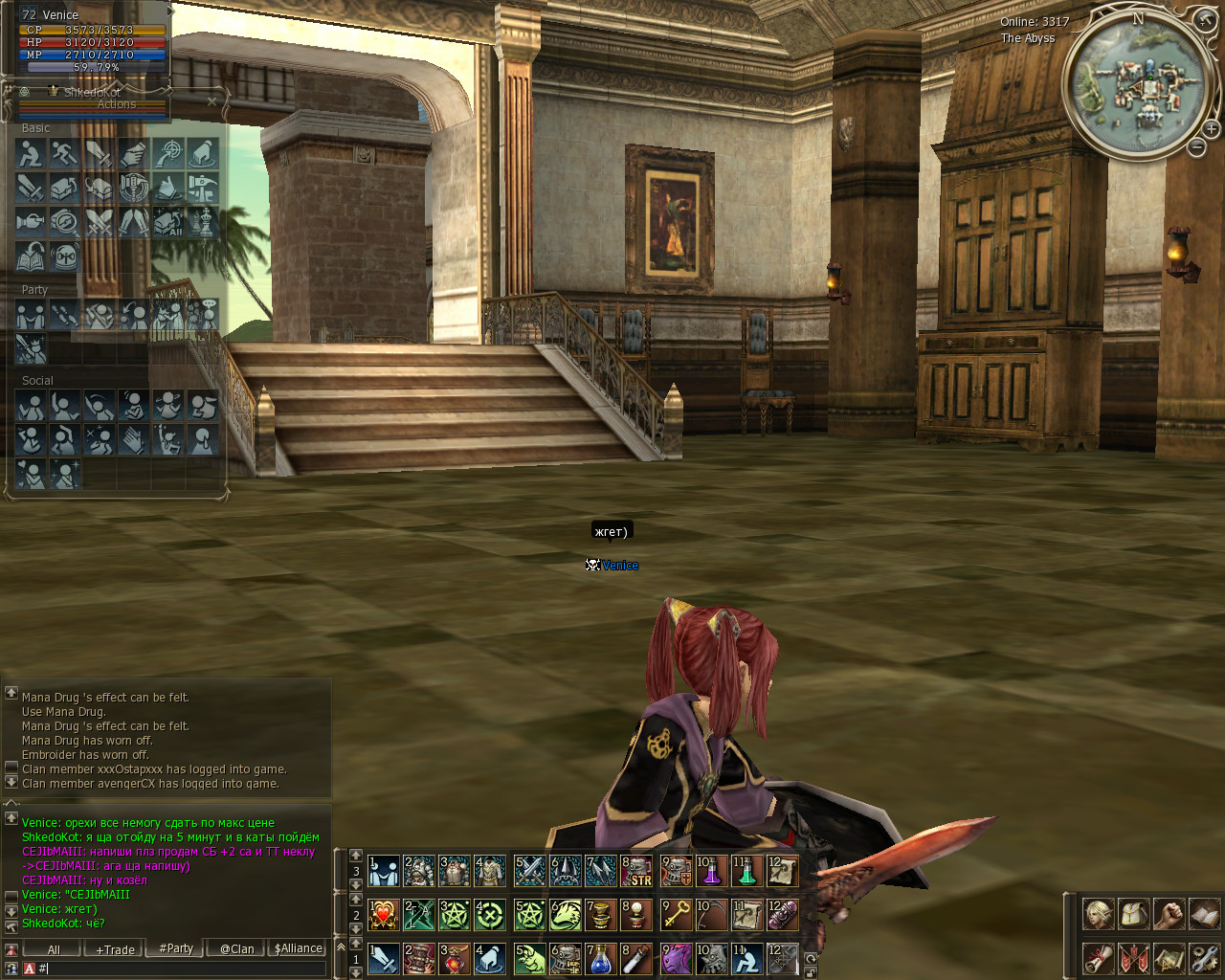Screen dimensions: 1225x980
Task: Close the Actions window
Action: click(212, 100)
